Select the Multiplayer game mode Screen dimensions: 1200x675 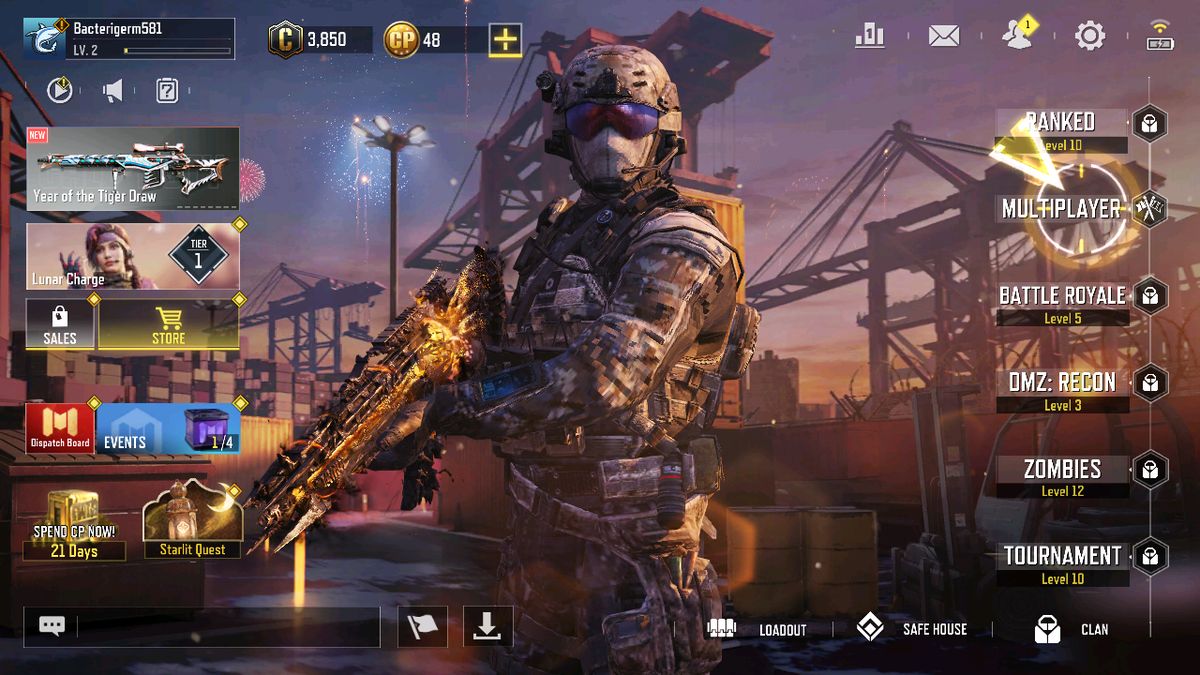tap(1062, 209)
